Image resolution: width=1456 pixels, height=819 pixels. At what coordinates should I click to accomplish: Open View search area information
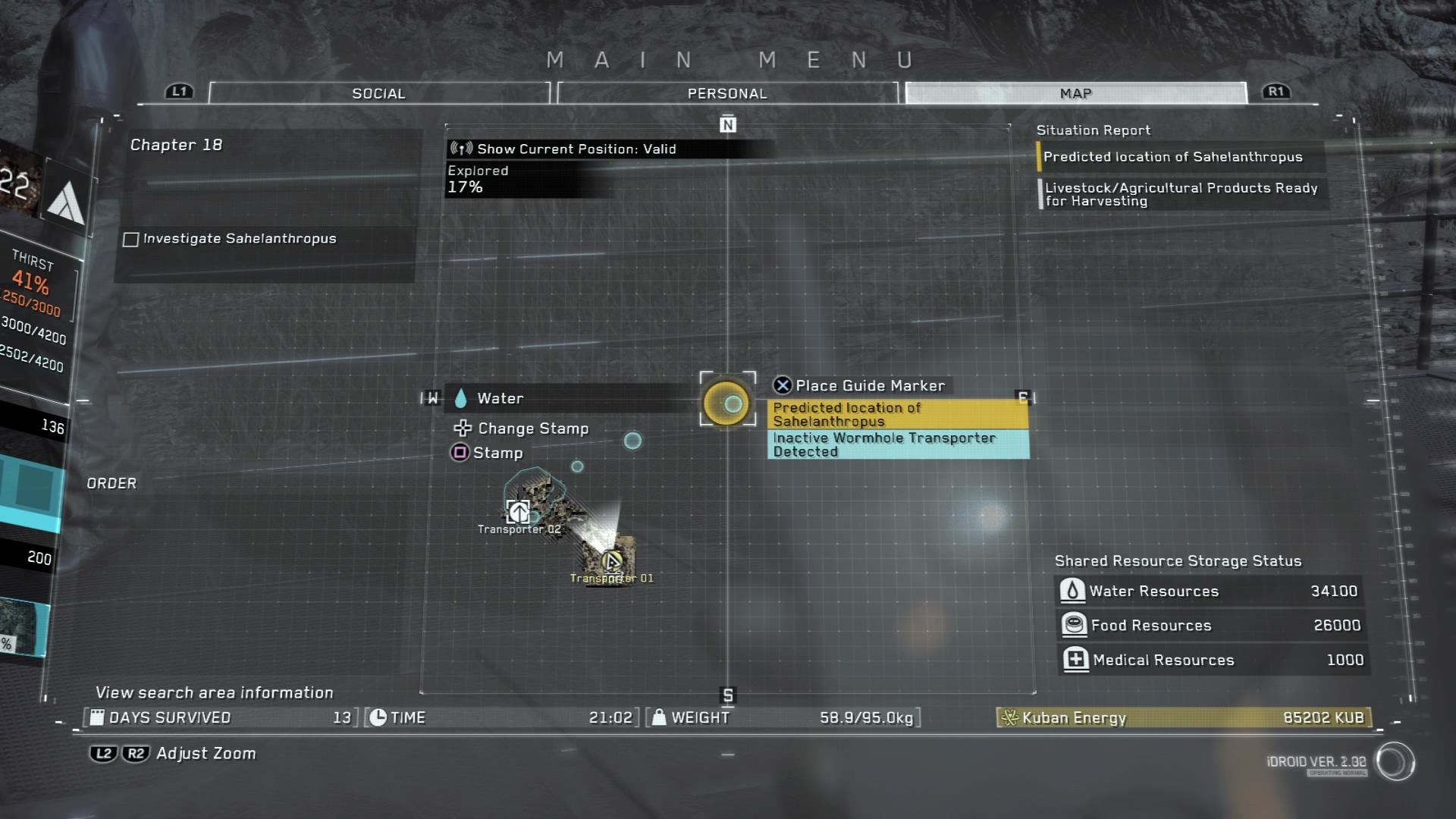[x=215, y=692]
